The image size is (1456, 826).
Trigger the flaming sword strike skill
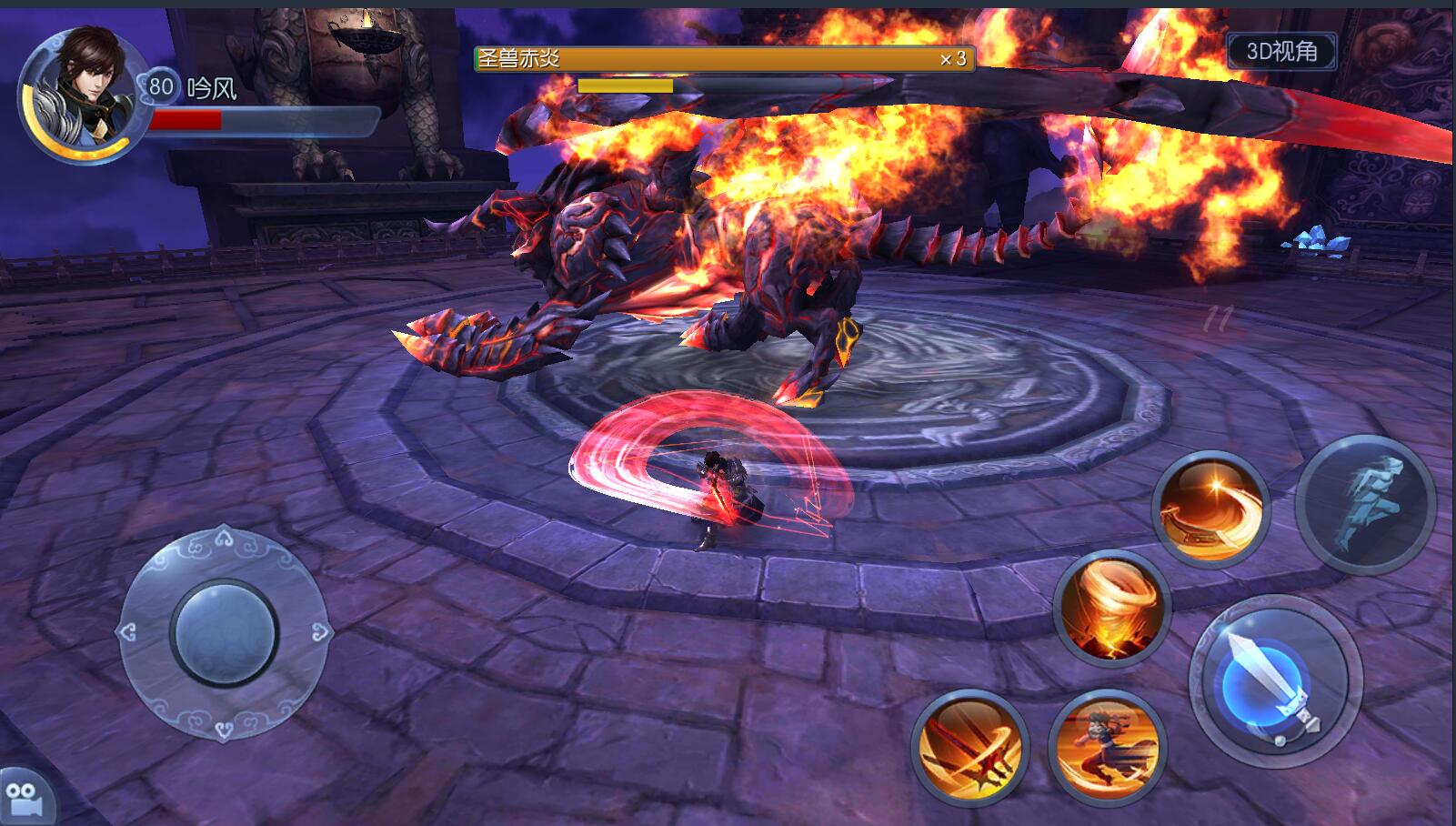click(969, 749)
